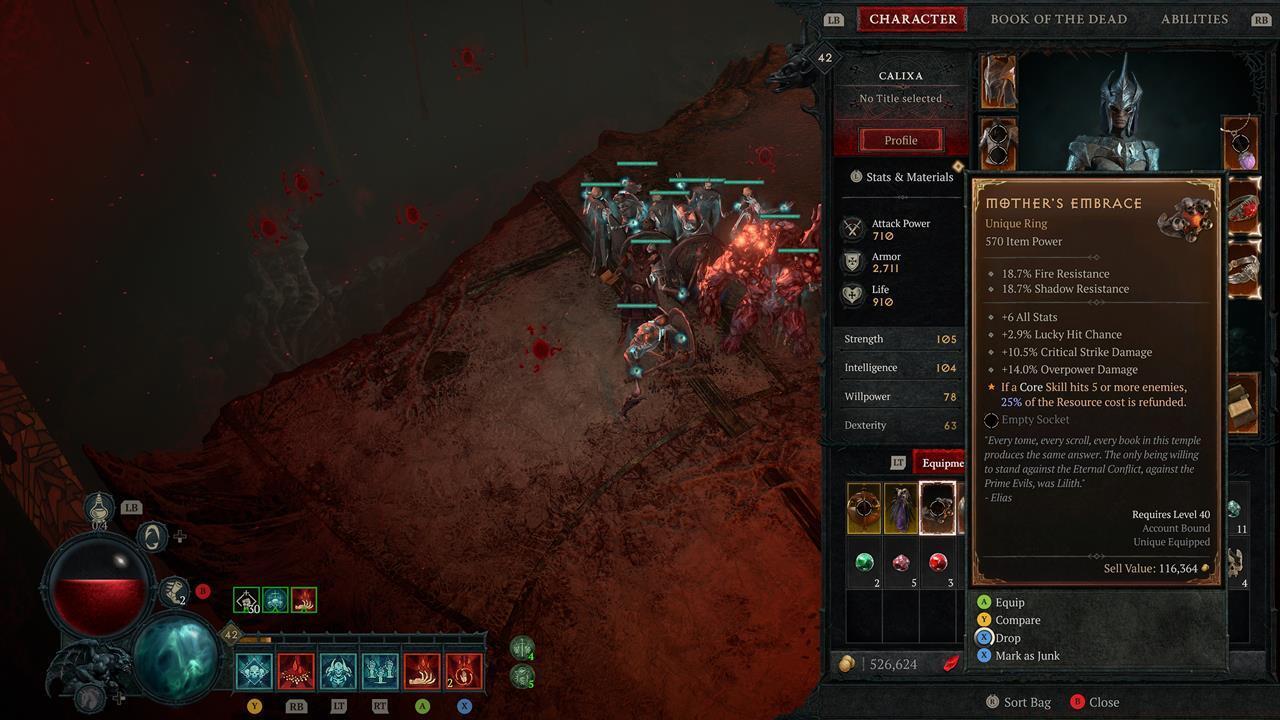This screenshot has width=1280, height=720.
Task: Select the helm equipment slot
Action: pyautogui.click(x=997, y=82)
